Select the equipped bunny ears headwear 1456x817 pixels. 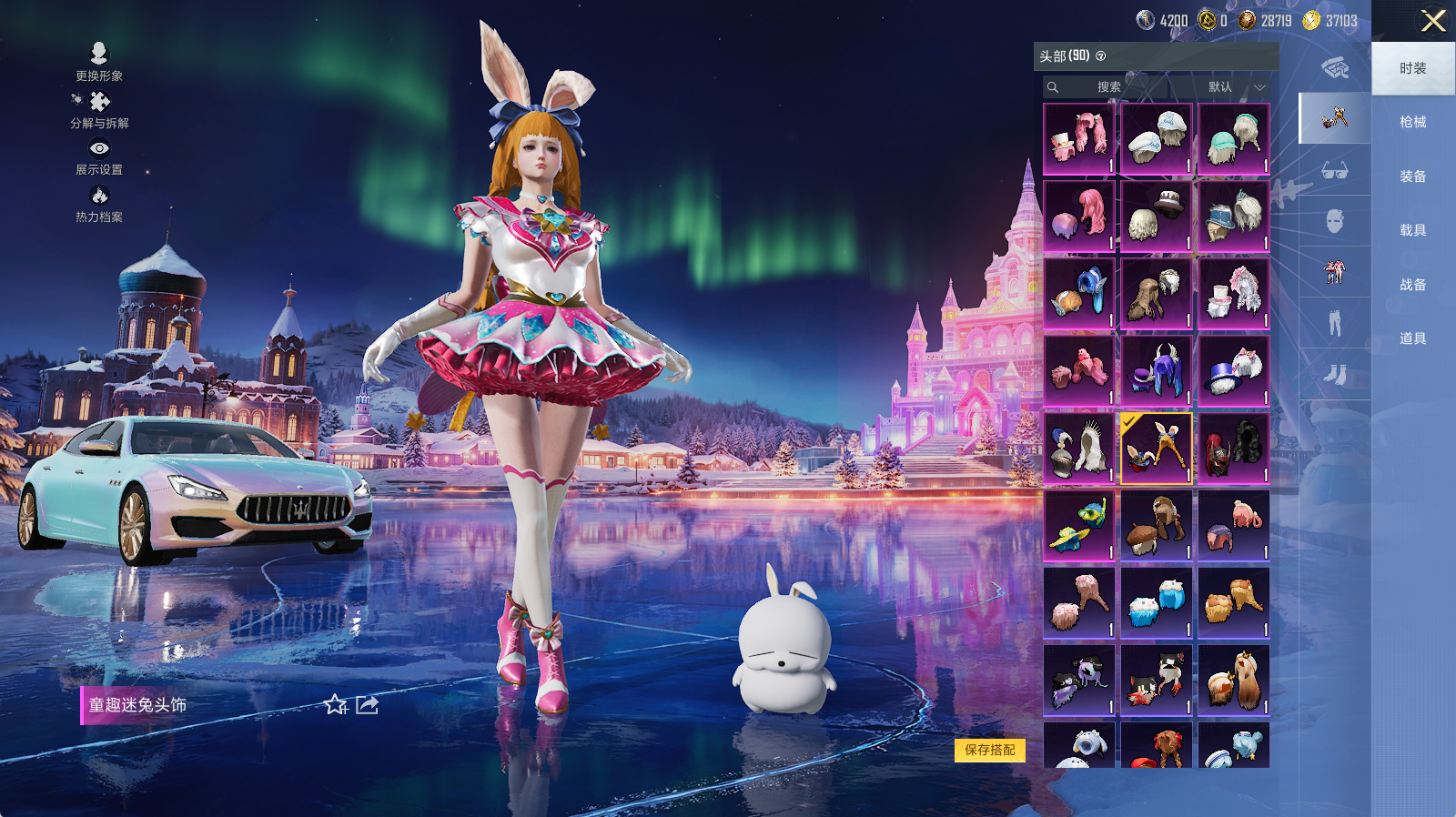click(1156, 449)
